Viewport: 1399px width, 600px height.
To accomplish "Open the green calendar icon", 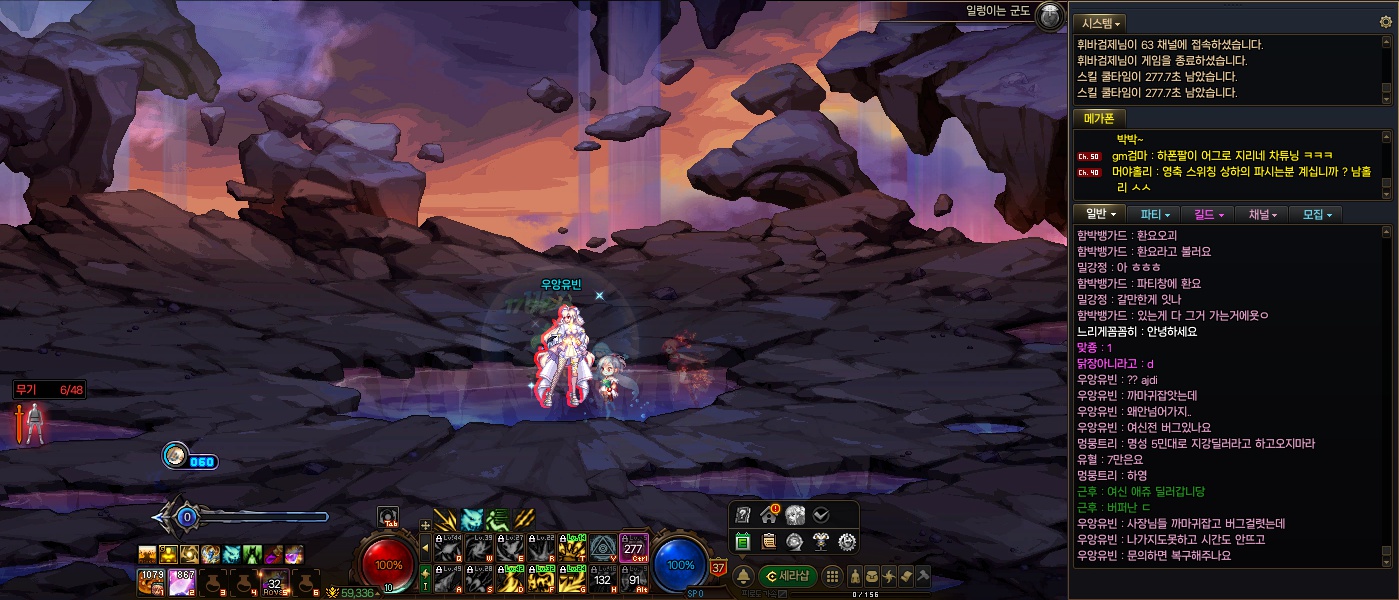I will (x=743, y=542).
